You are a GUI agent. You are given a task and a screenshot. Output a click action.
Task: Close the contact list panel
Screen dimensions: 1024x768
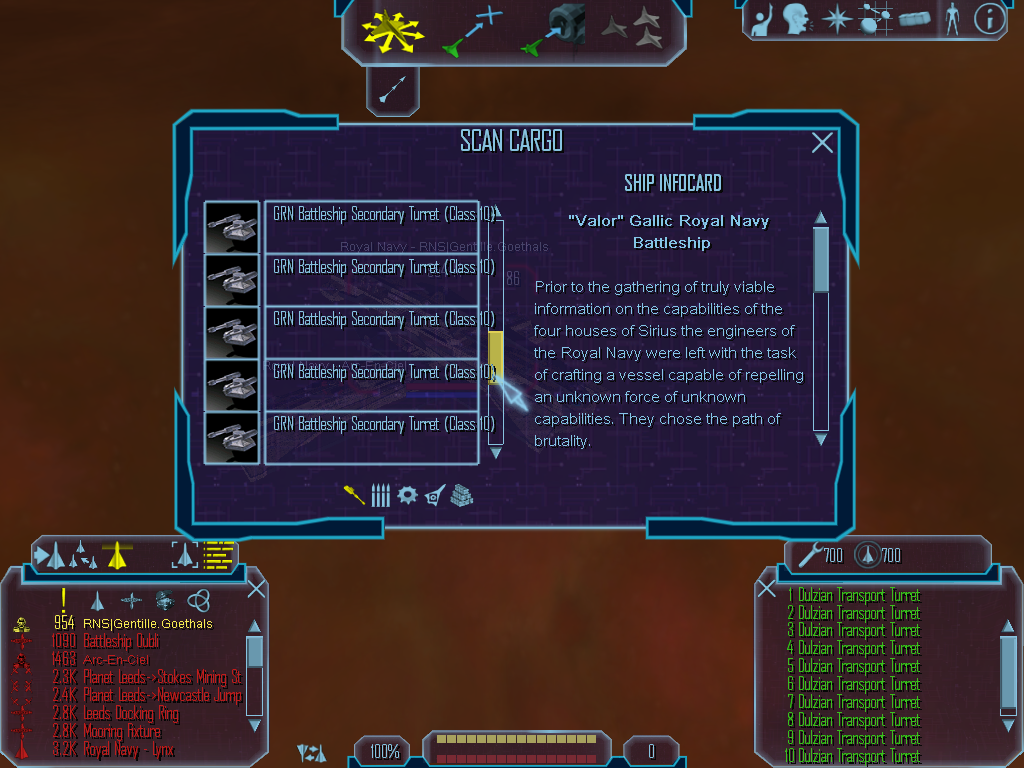coord(256,589)
